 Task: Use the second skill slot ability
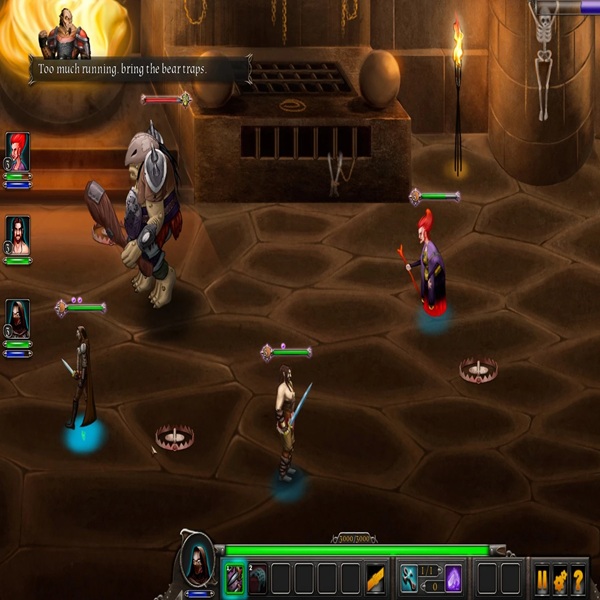click(258, 578)
